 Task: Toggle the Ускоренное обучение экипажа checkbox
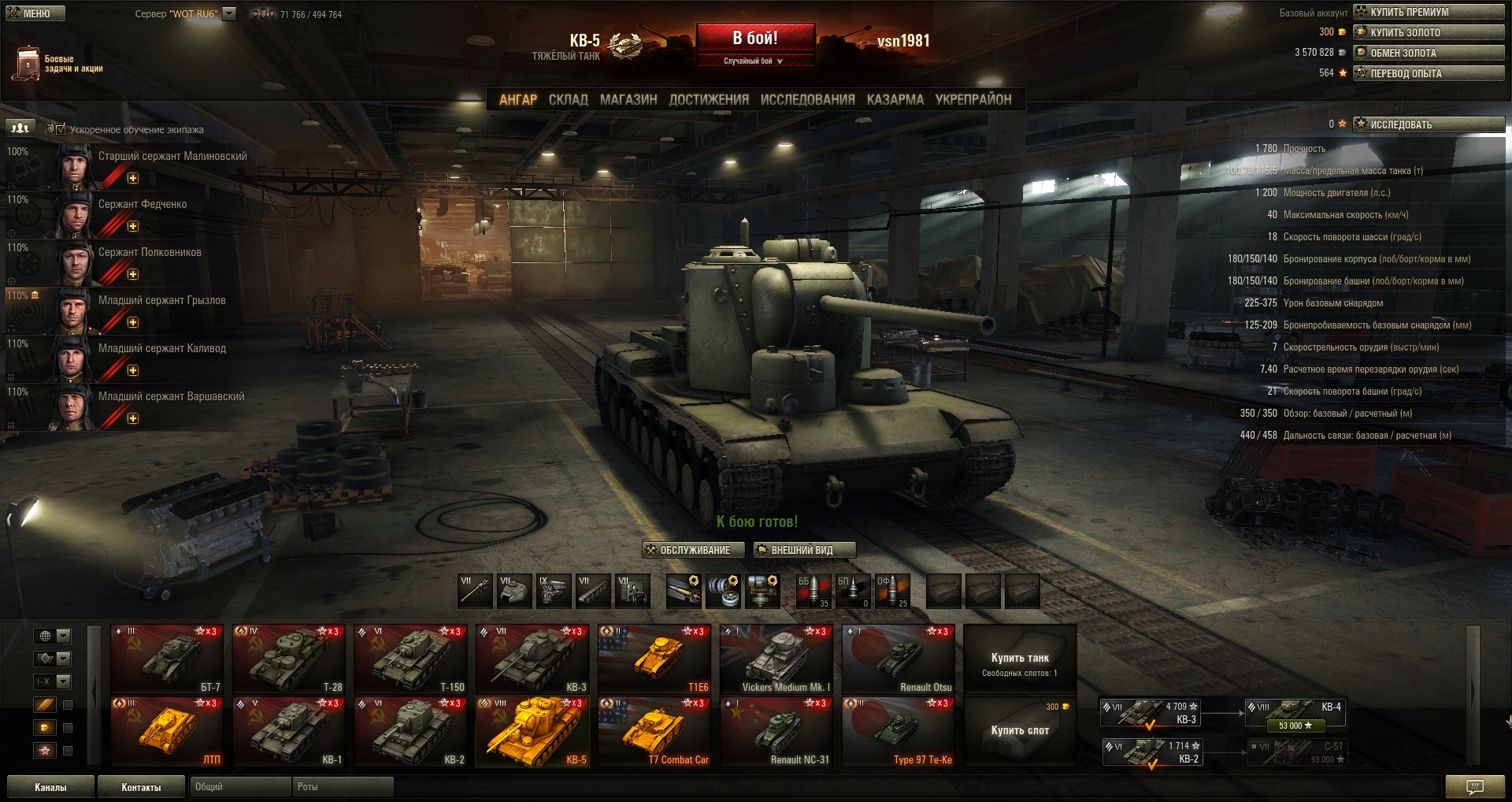coord(61,129)
